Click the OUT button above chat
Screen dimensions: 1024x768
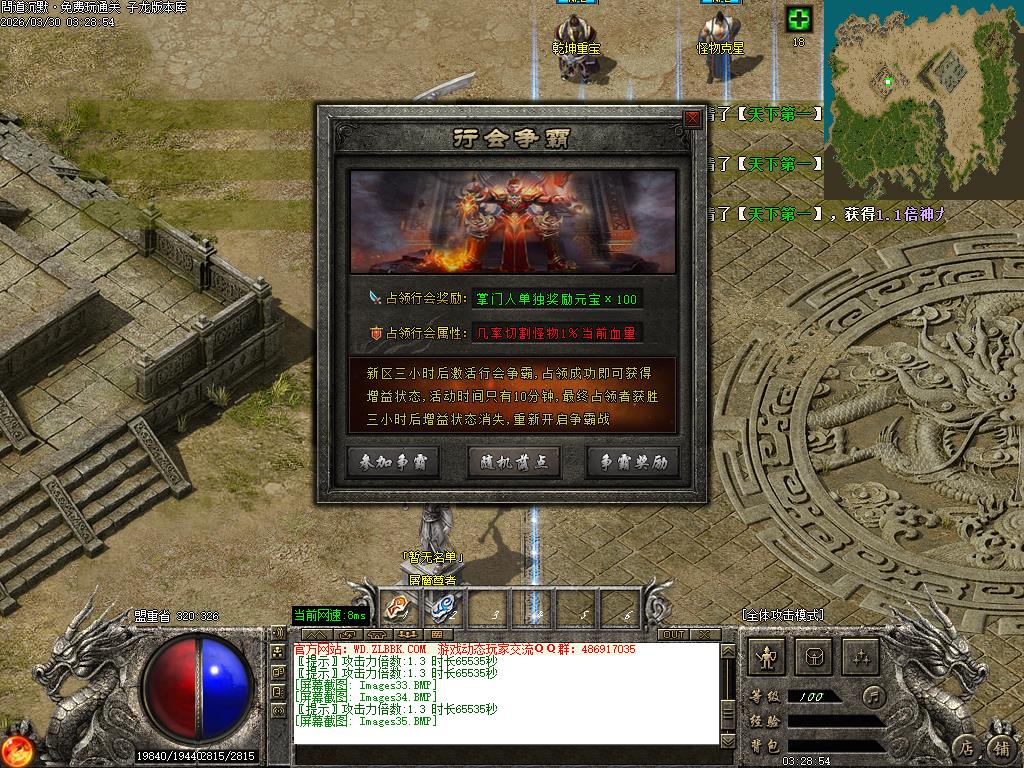pos(673,634)
